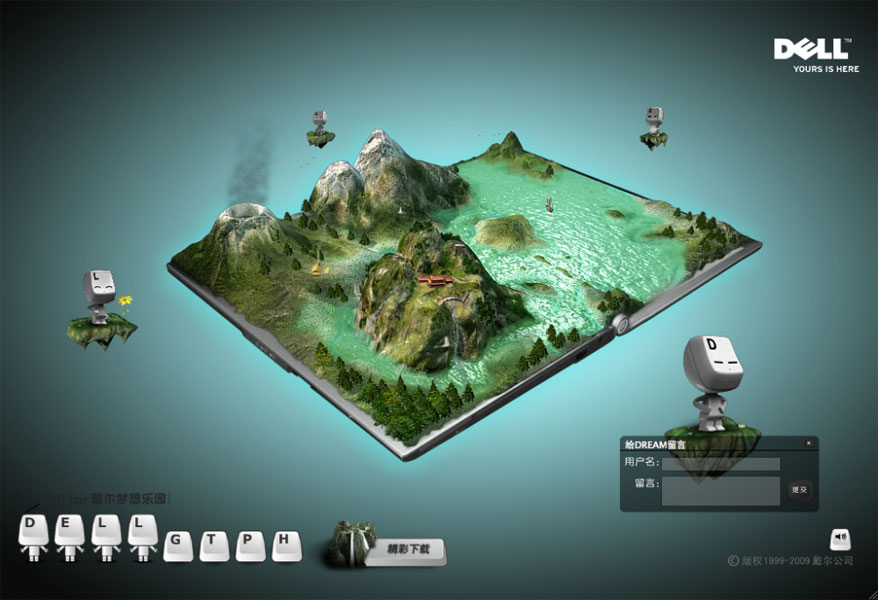
Task: Select the E keycap character
Action: pyautogui.click(x=69, y=530)
